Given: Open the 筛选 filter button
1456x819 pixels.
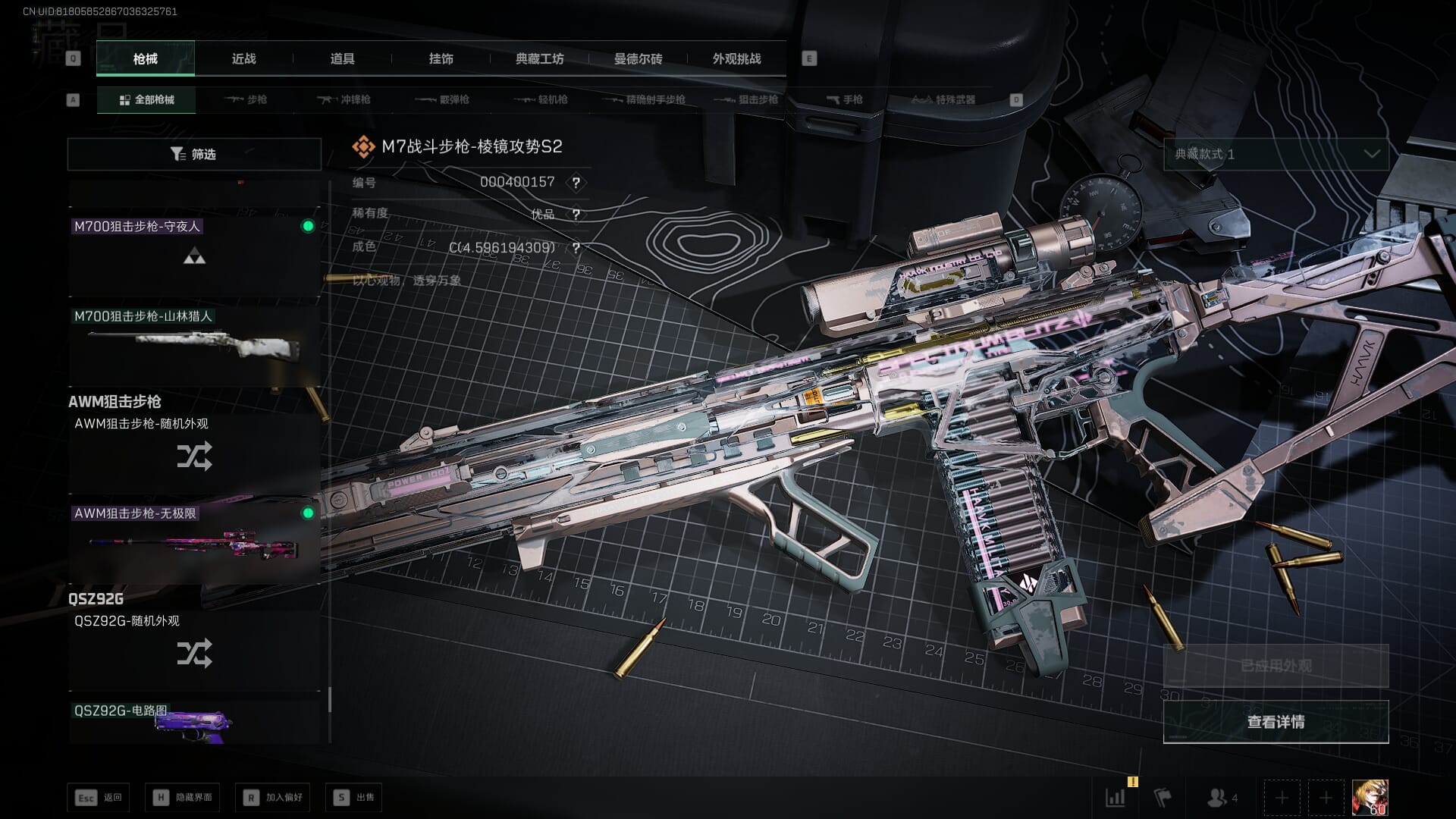Looking at the screenshot, I should (194, 155).
